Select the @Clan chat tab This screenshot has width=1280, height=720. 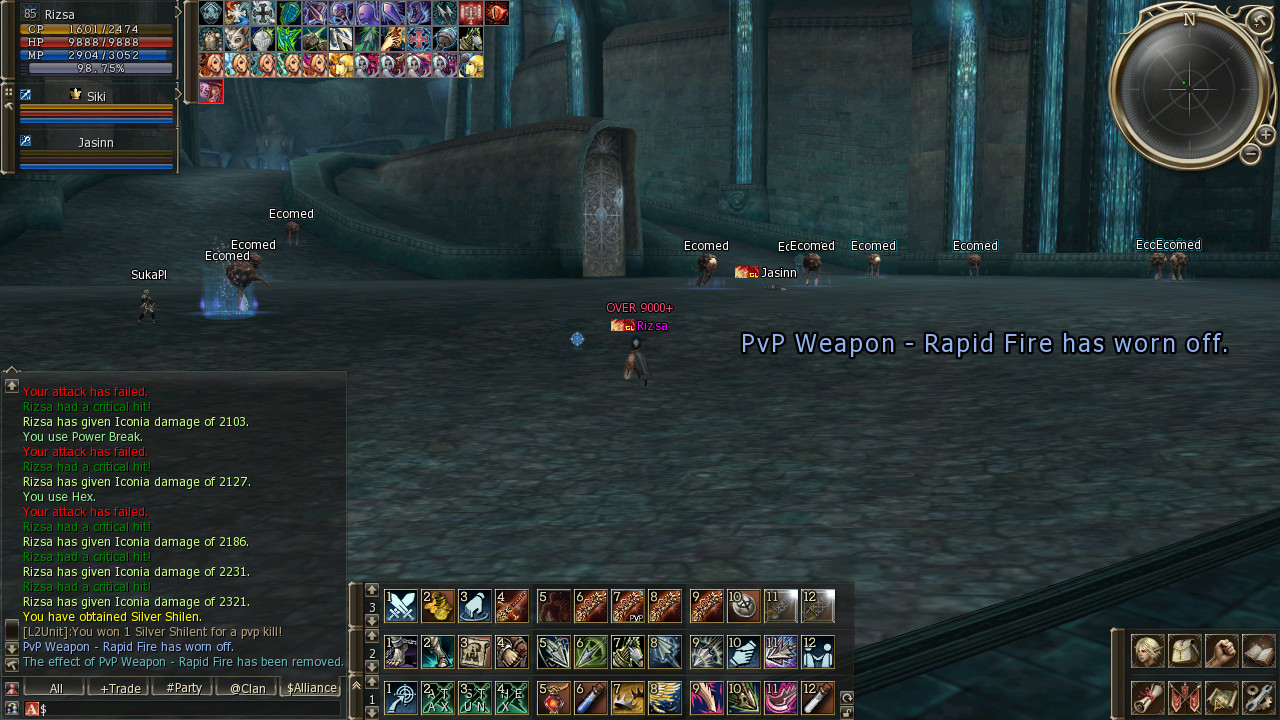[247, 688]
